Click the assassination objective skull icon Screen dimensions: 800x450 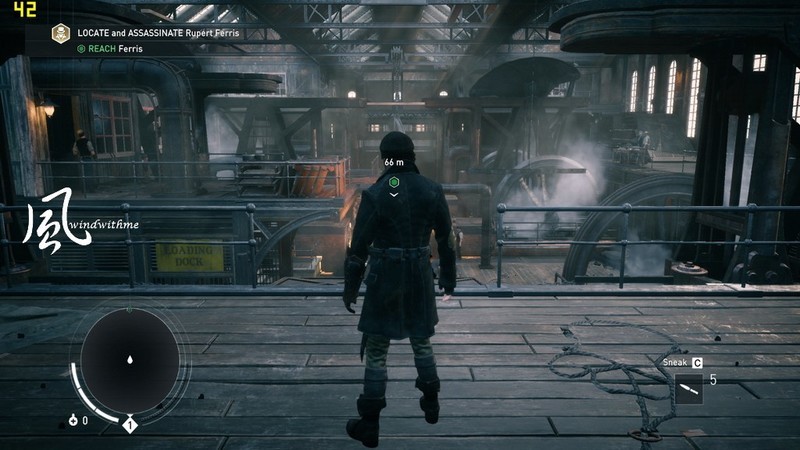pyautogui.click(x=61, y=33)
